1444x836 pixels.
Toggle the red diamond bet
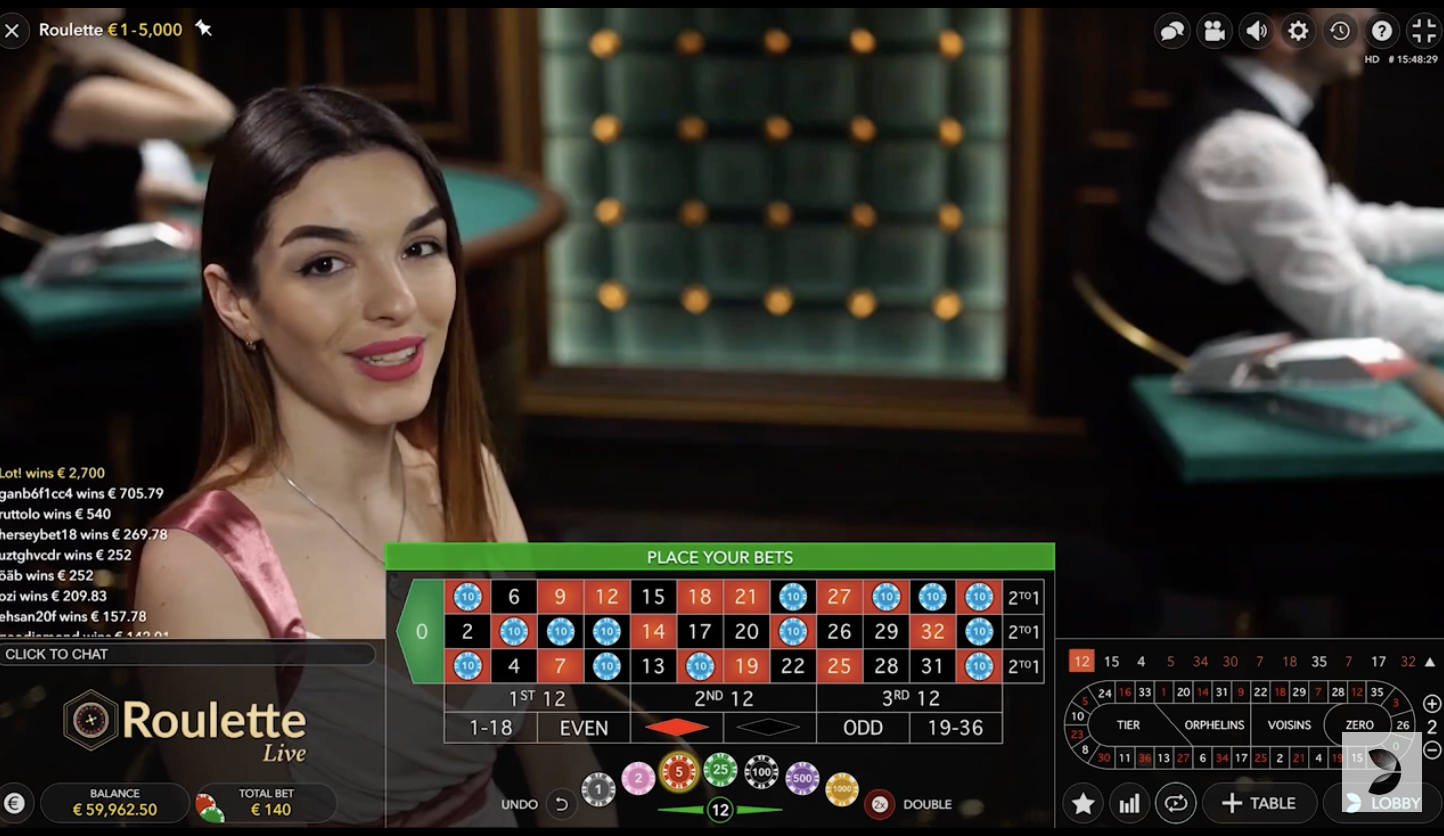(675, 728)
